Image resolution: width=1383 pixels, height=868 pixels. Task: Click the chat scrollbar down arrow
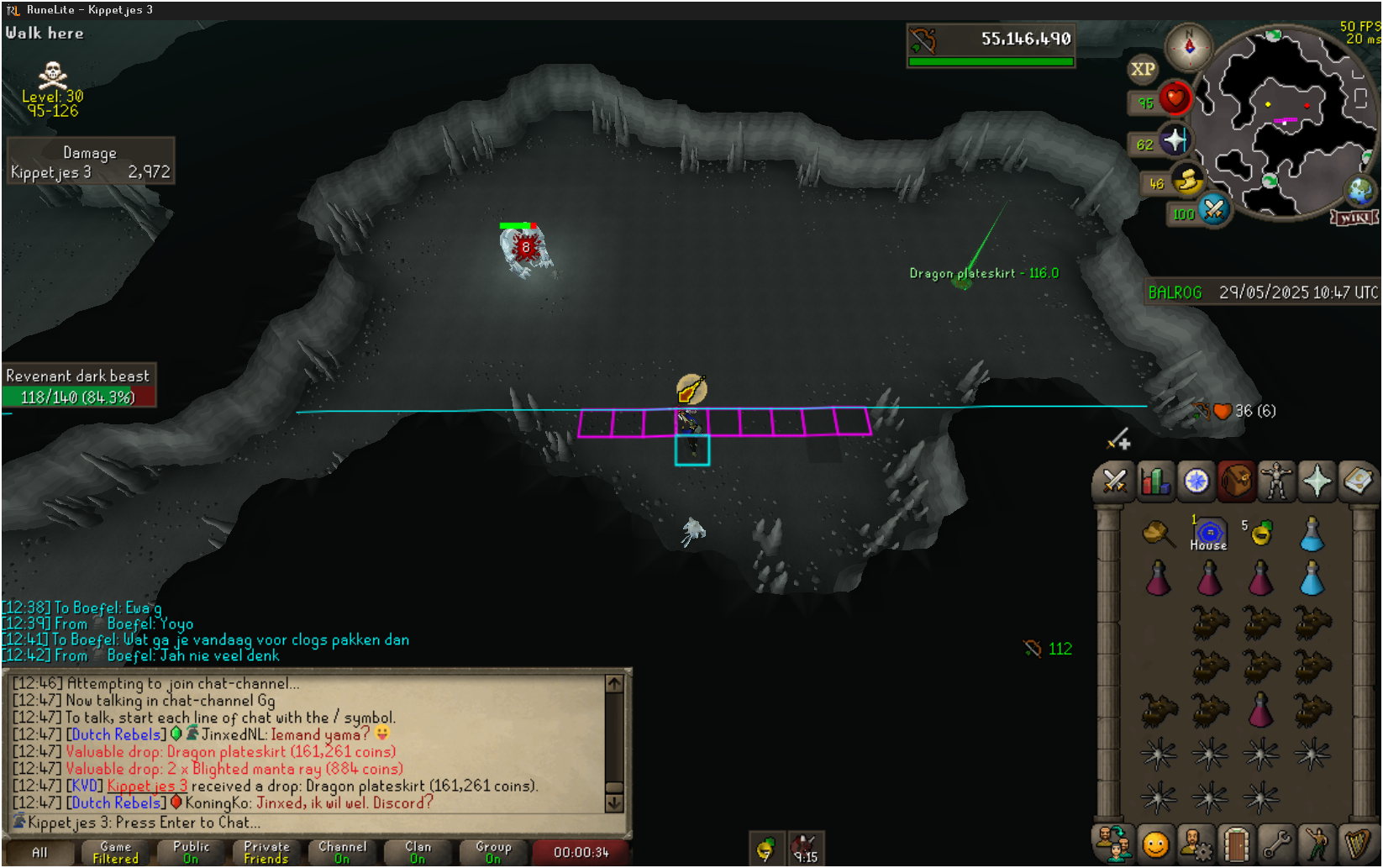pyautogui.click(x=614, y=803)
